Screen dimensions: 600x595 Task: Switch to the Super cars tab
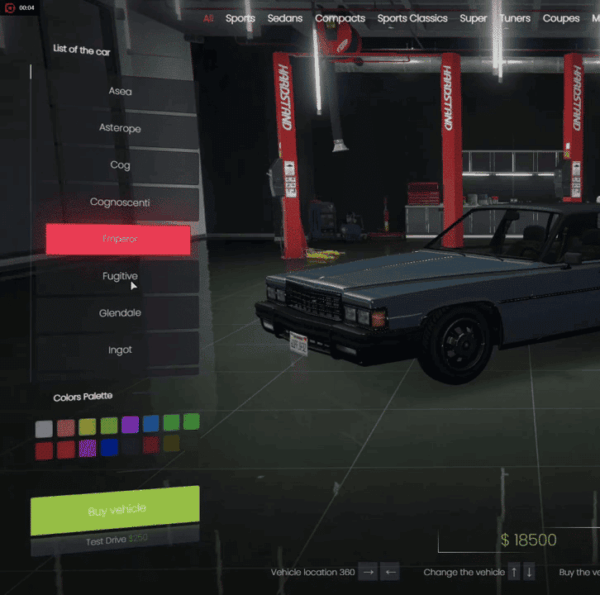coord(473,18)
